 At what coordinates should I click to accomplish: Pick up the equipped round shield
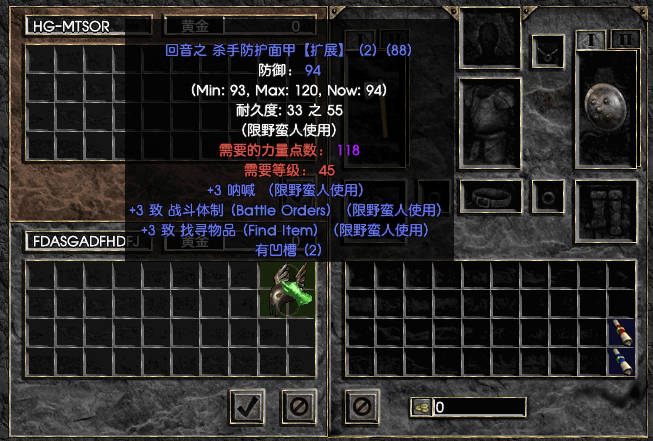tap(608, 106)
